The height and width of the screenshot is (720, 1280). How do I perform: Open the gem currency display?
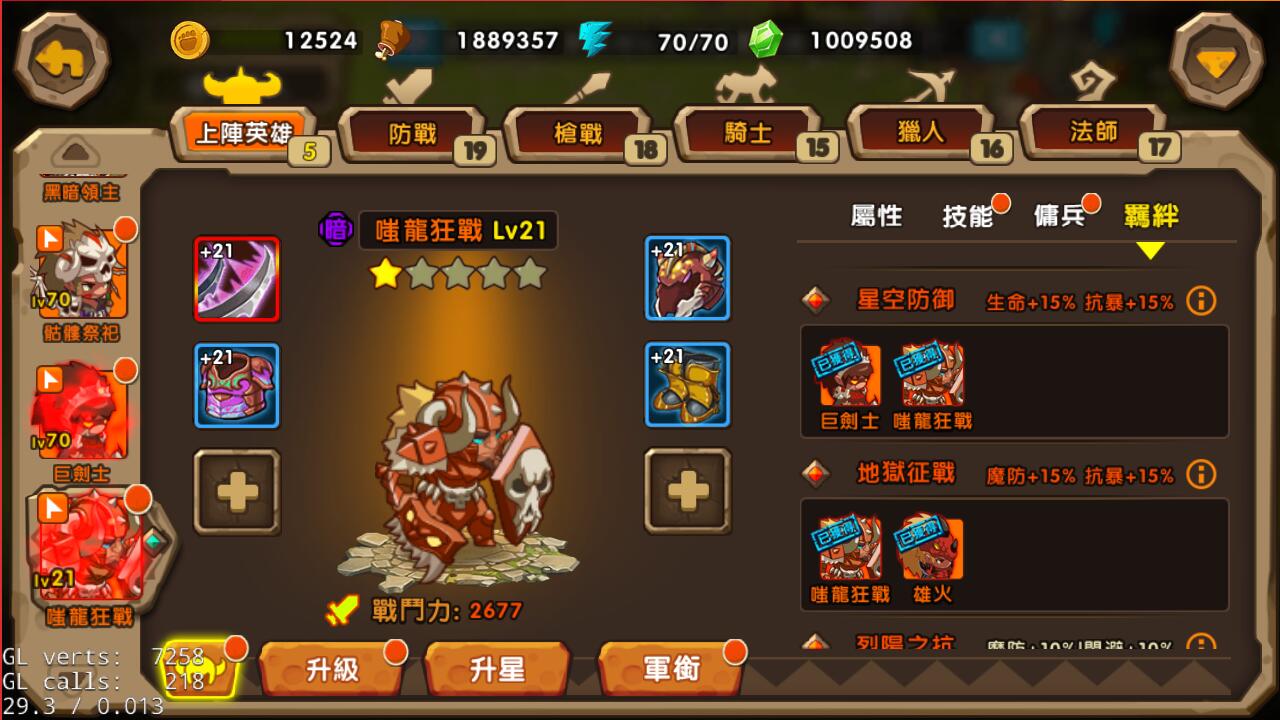tap(766, 41)
